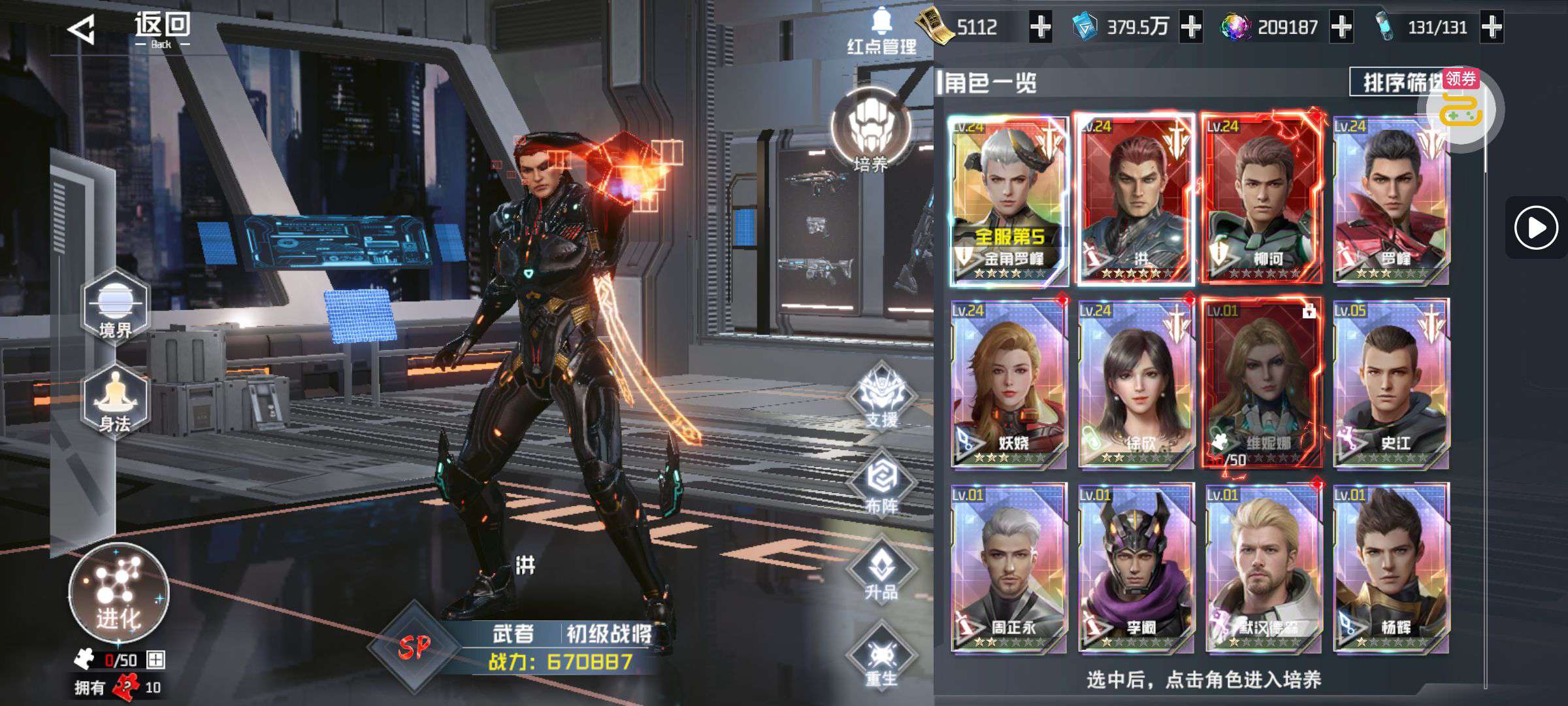Add more stamina with the 131/131 plus button
This screenshot has width=1568, height=706.
tap(1492, 27)
